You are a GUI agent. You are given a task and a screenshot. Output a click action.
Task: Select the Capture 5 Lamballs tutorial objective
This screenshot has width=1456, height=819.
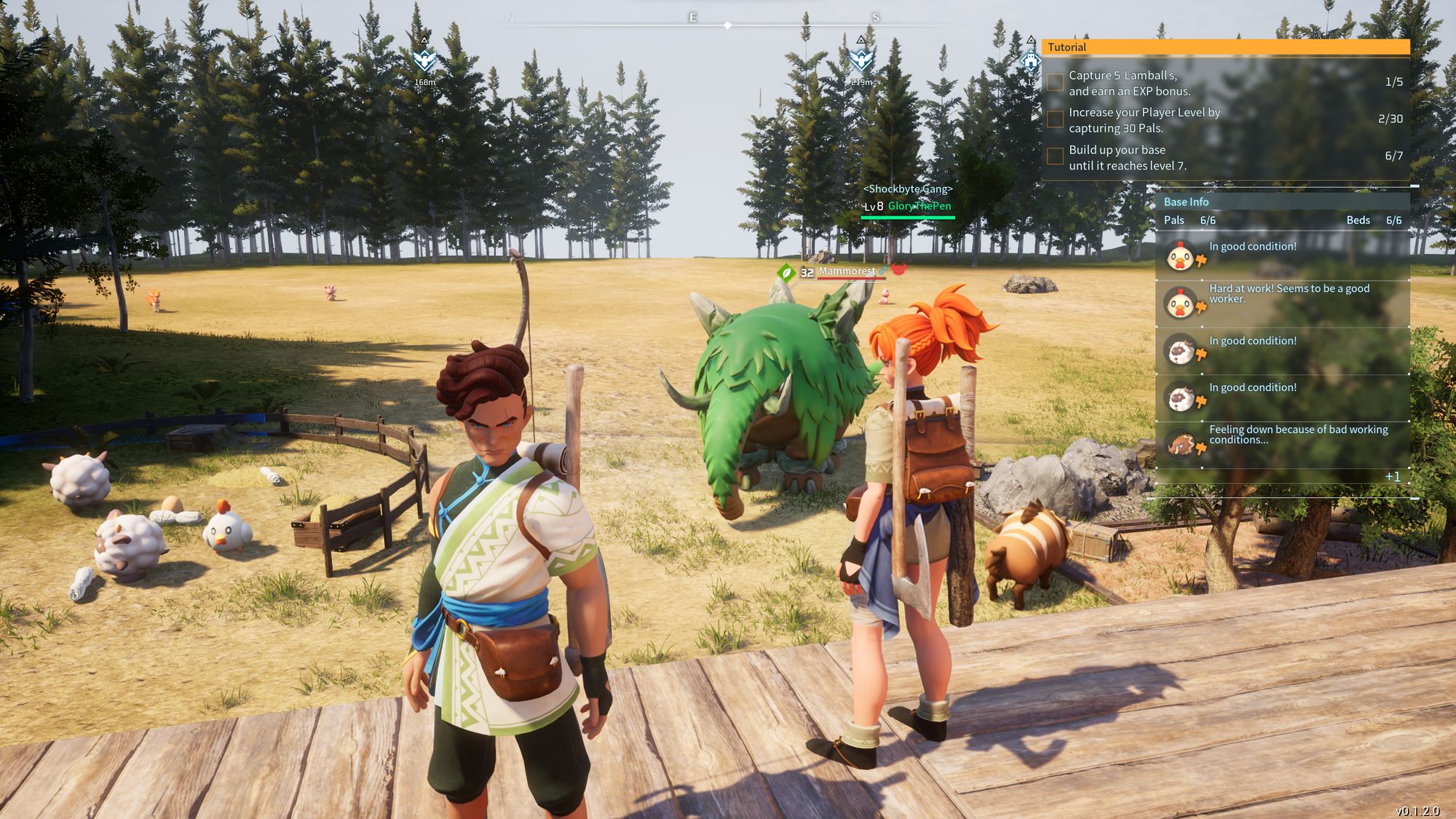pos(1129,83)
